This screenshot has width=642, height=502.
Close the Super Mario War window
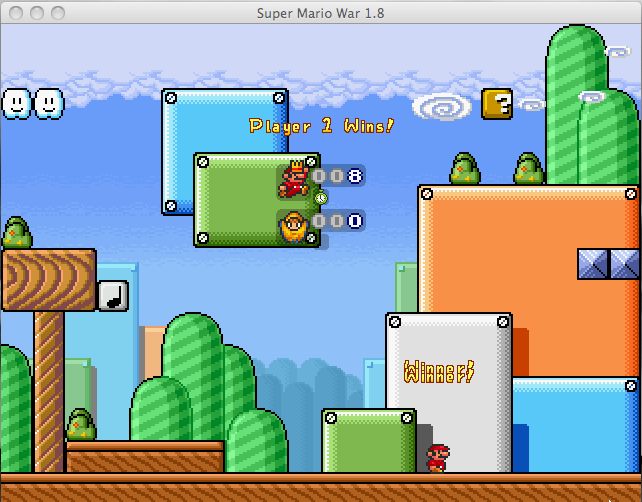click(x=15, y=12)
